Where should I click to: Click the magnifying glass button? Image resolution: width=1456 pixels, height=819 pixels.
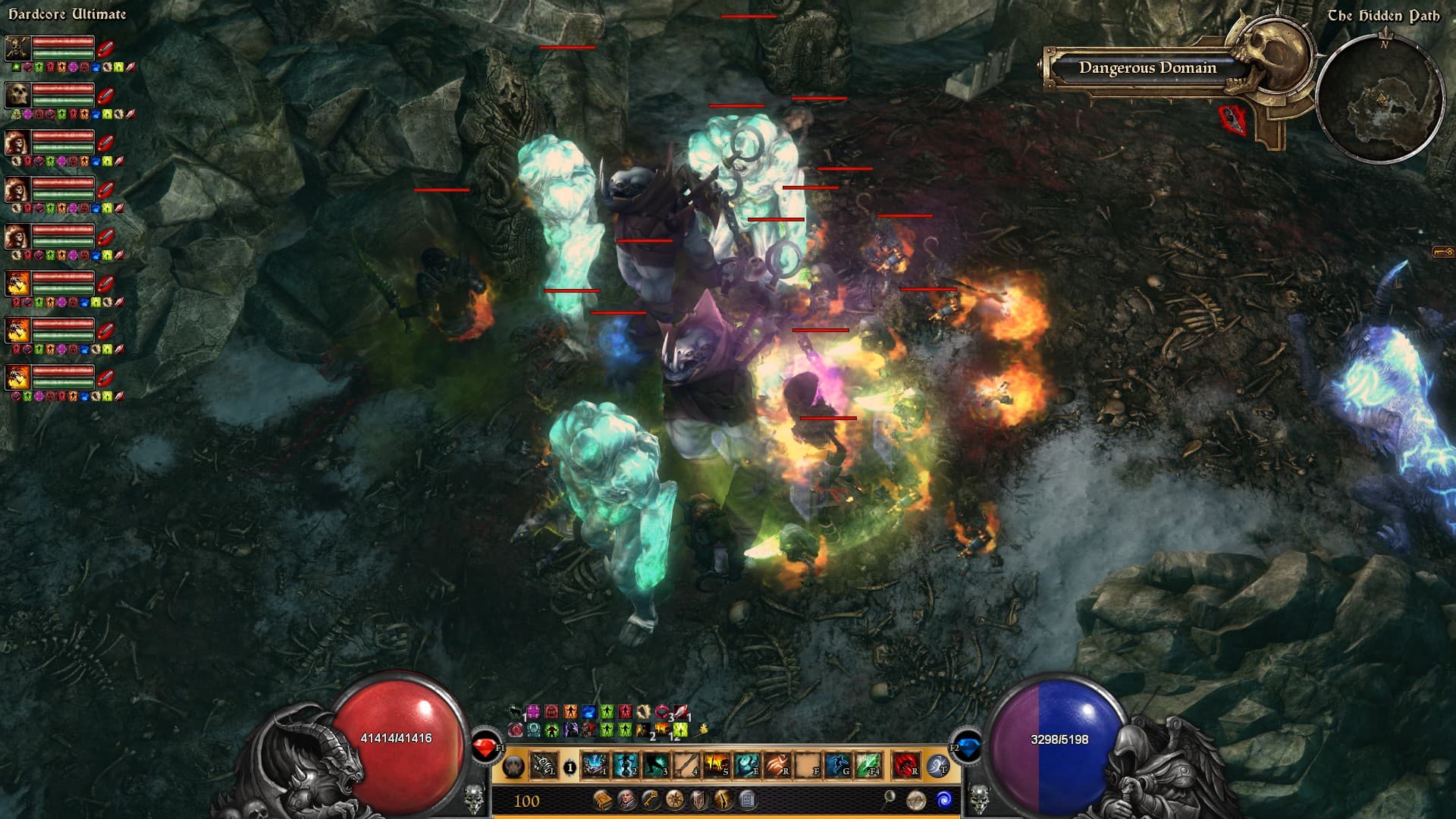coord(890,798)
